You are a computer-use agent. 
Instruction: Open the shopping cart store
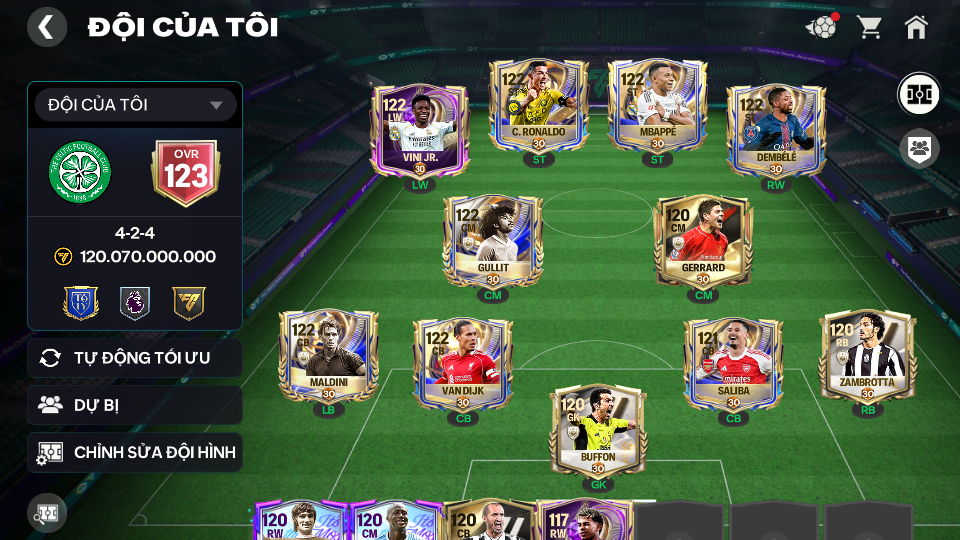(869, 27)
